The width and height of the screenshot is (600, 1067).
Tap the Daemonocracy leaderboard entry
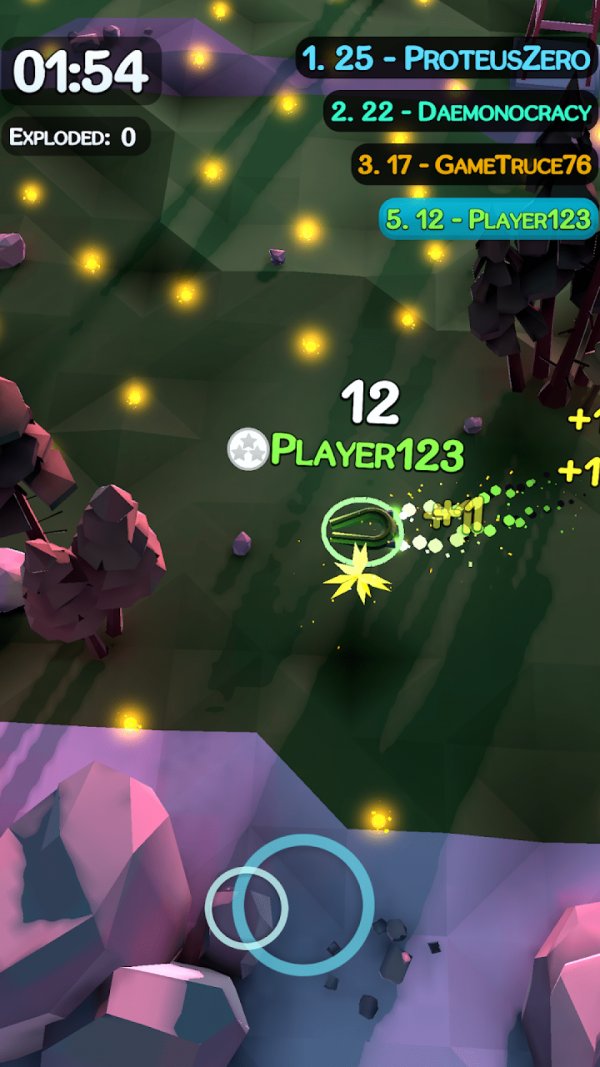click(x=460, y=112)
